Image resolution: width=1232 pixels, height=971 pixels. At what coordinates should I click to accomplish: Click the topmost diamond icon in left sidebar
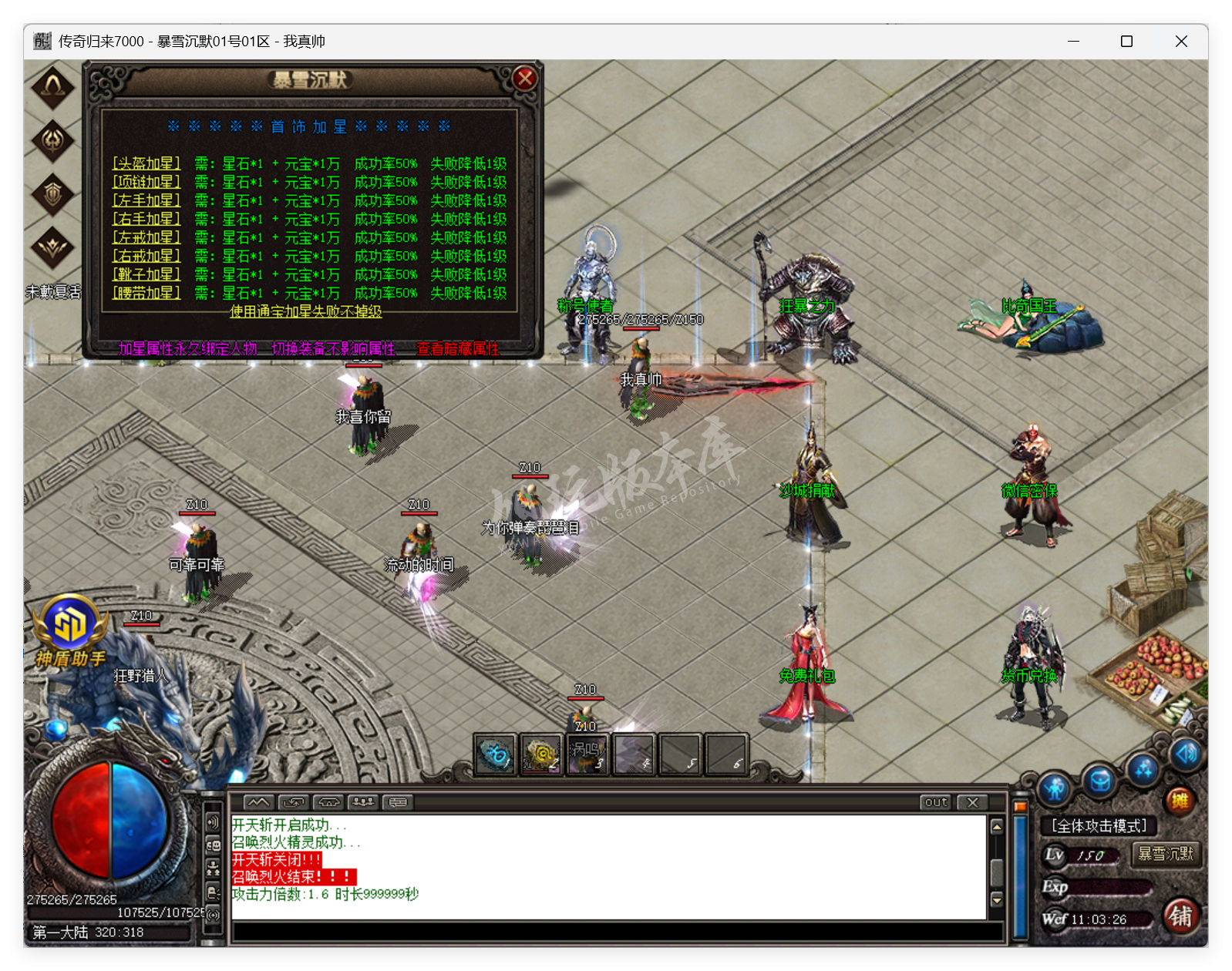click(x=52, y=87)
